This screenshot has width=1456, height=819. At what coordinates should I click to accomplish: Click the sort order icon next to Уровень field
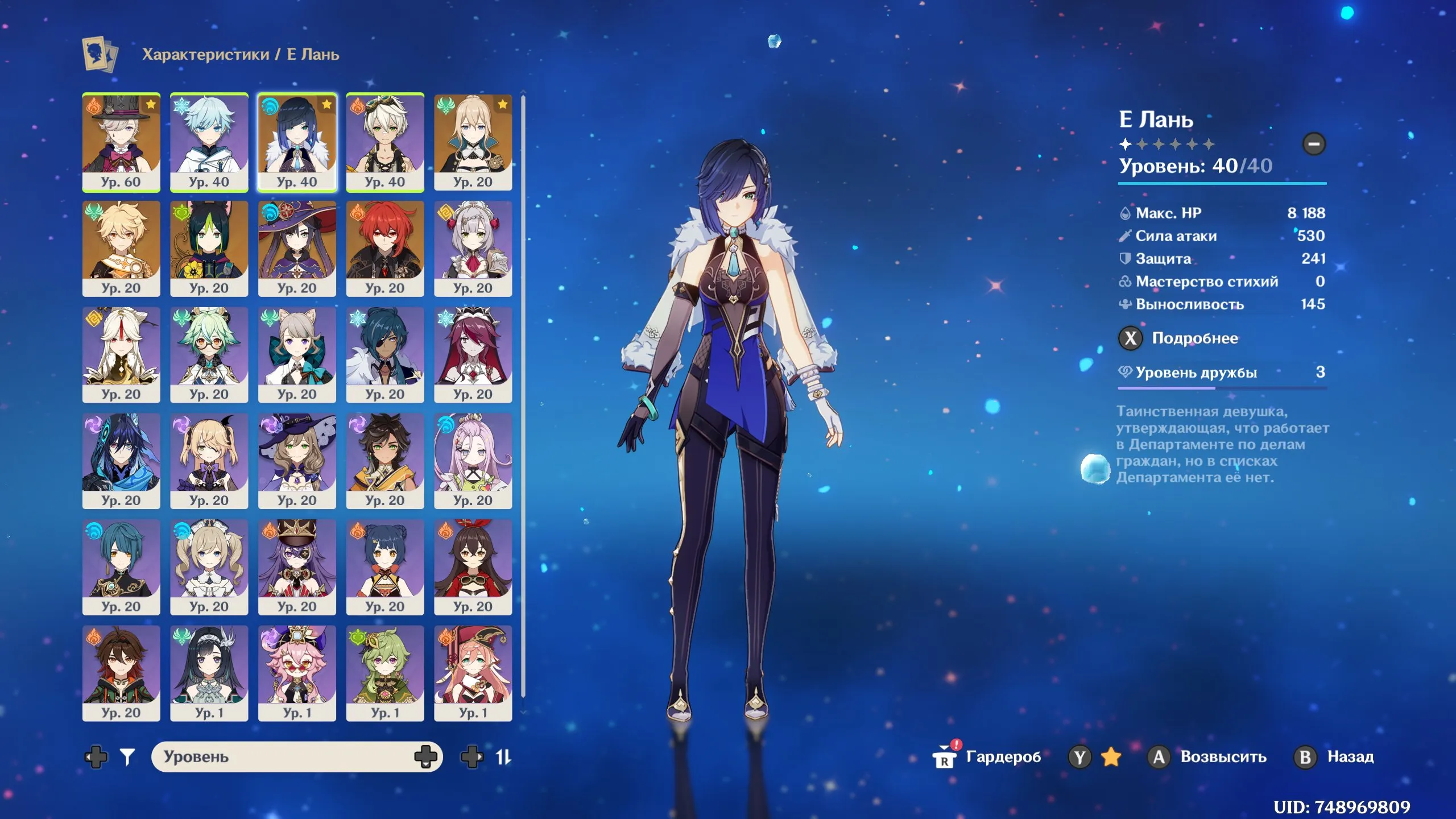[504, 756]
